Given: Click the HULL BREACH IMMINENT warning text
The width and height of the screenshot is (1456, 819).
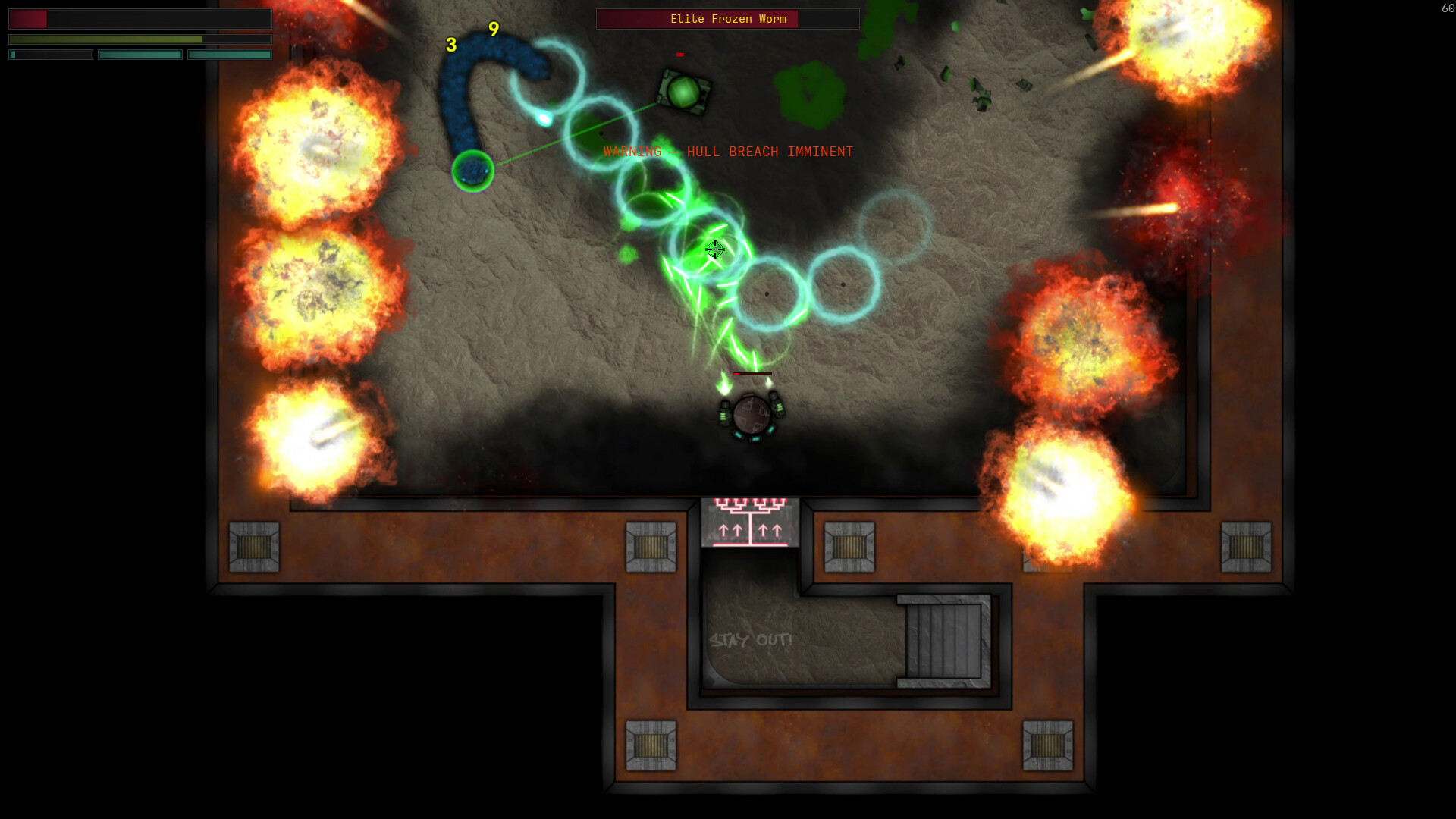Looking at the screenshot, I should 726,151.
